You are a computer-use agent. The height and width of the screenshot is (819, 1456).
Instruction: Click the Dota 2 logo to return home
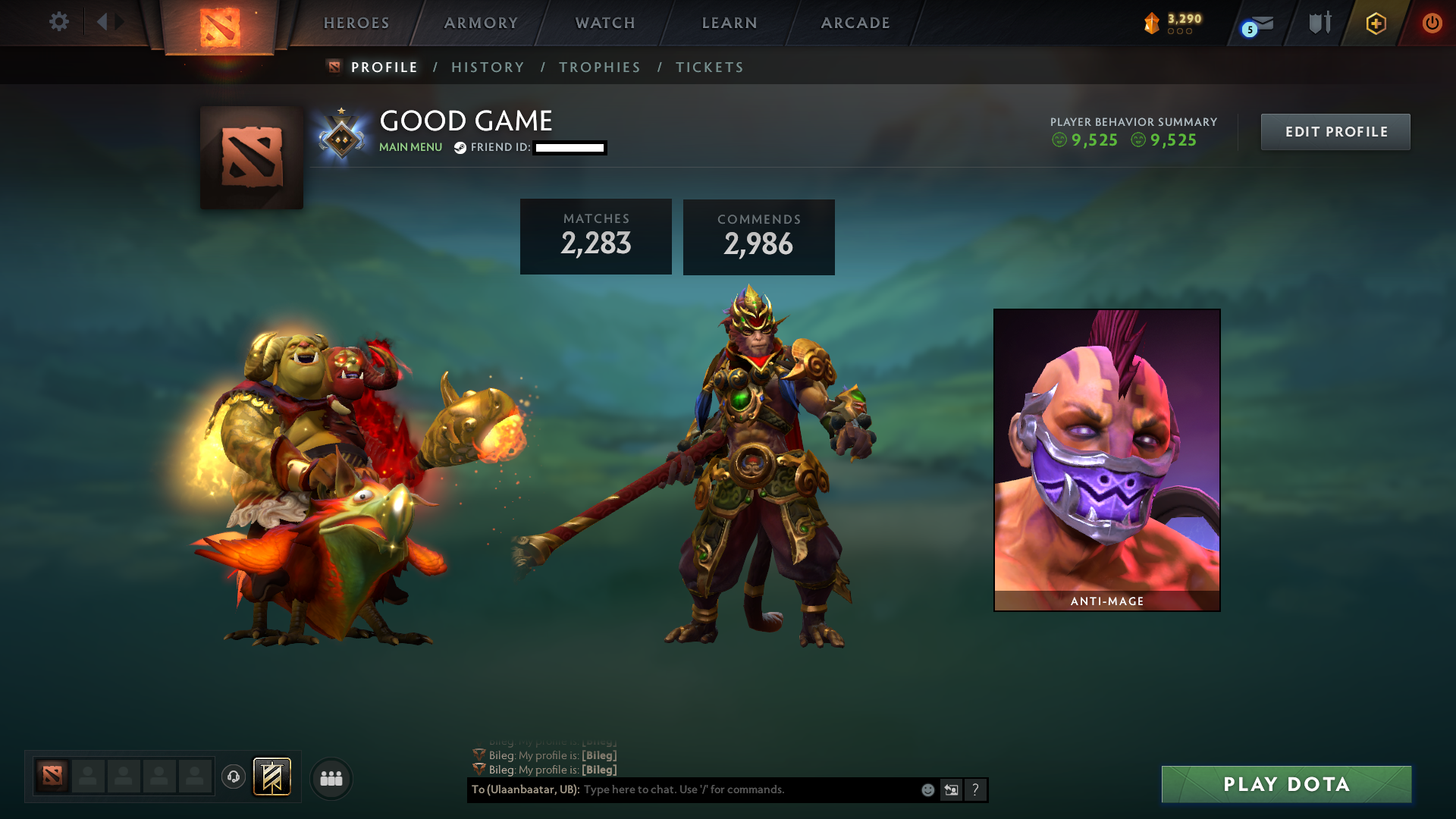click(x=221, y=23)
